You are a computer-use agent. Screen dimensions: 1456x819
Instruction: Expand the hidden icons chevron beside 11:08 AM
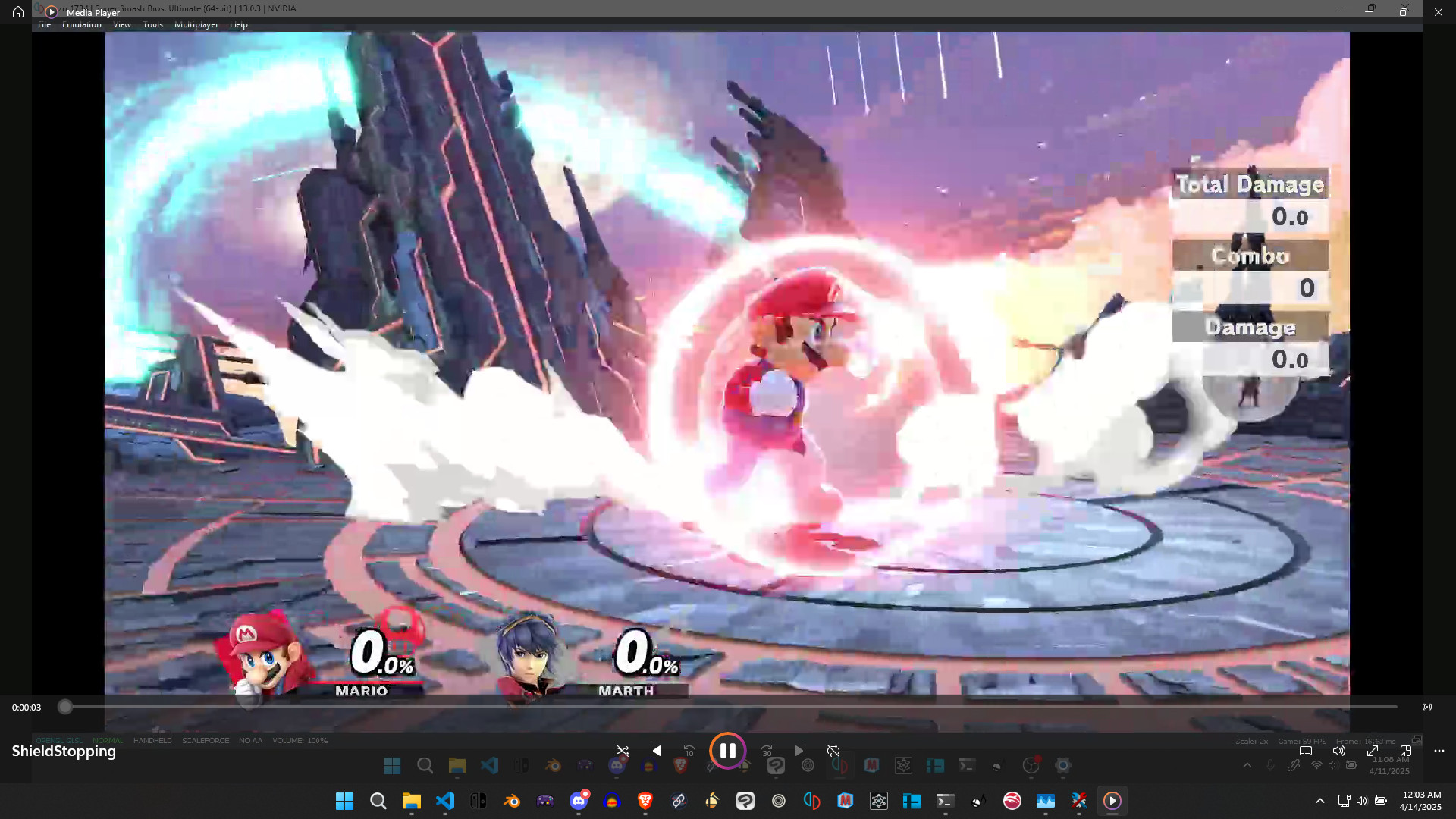(x=1247, y=766)
